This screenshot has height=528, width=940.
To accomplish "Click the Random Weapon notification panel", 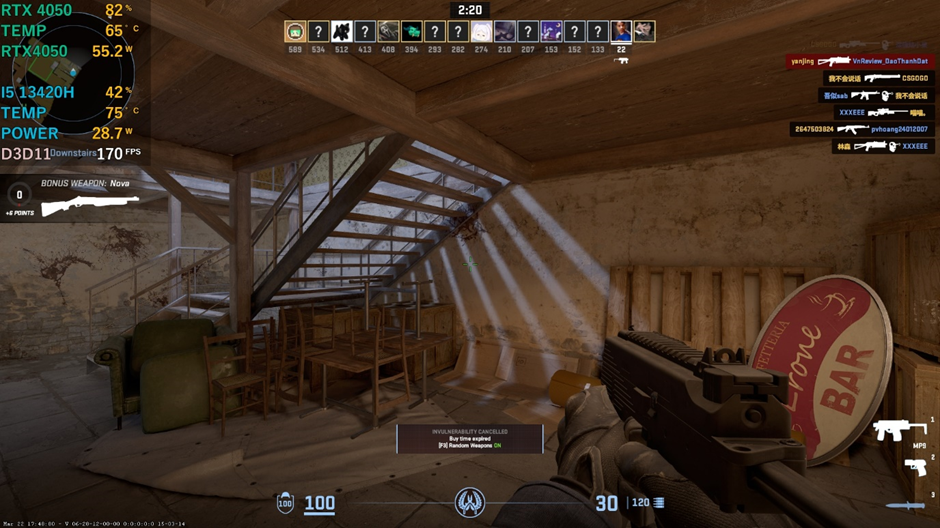I will tap(469, 438).
